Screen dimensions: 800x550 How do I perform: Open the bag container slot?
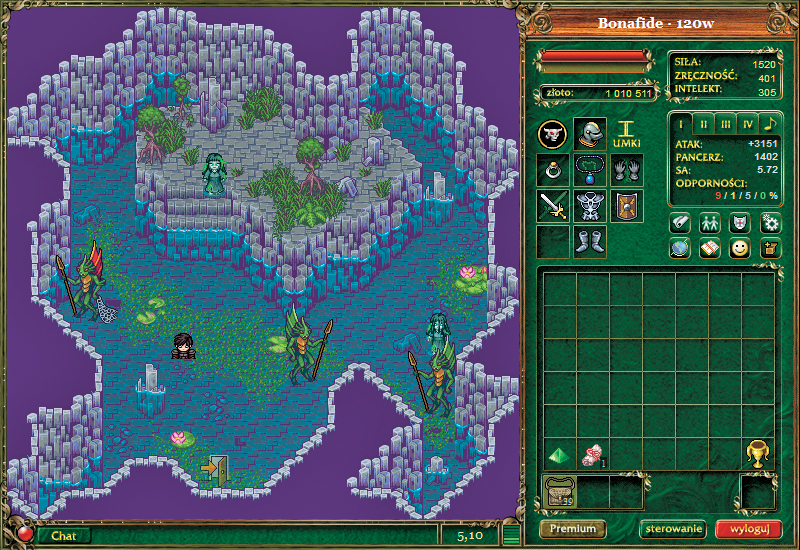[558, 491]
